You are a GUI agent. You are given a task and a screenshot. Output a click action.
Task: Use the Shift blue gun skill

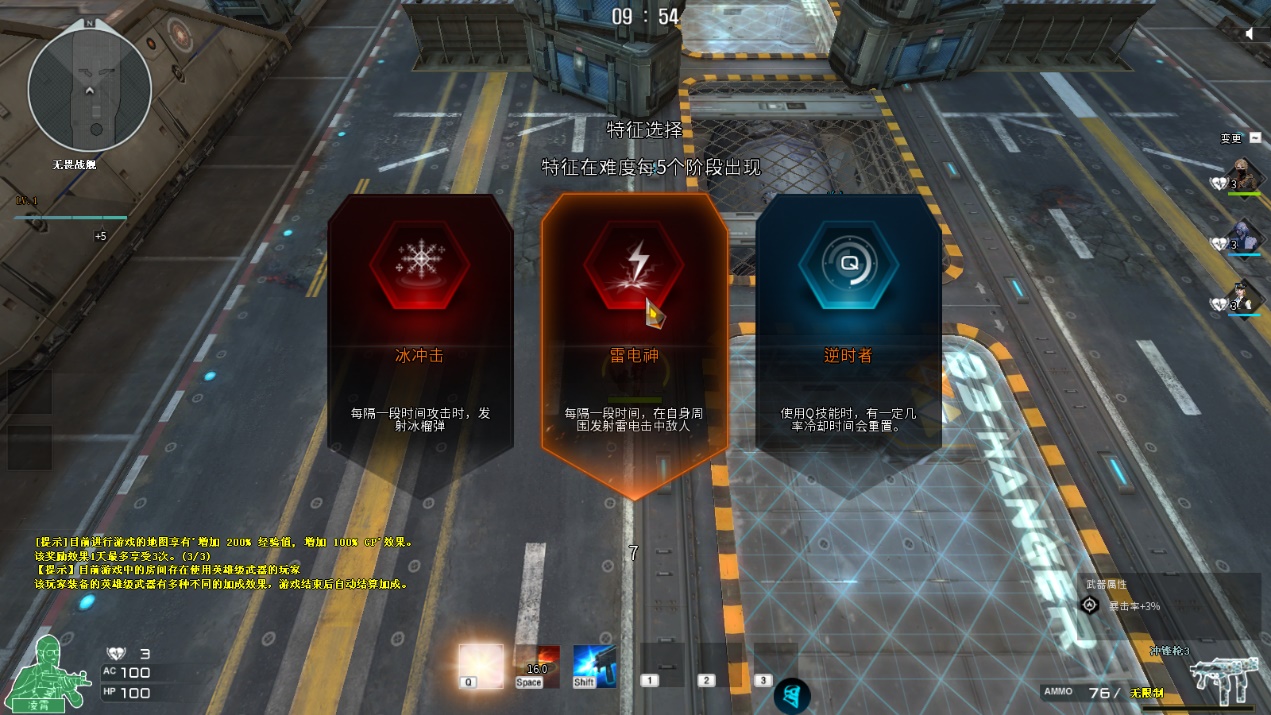pos(595,666)
